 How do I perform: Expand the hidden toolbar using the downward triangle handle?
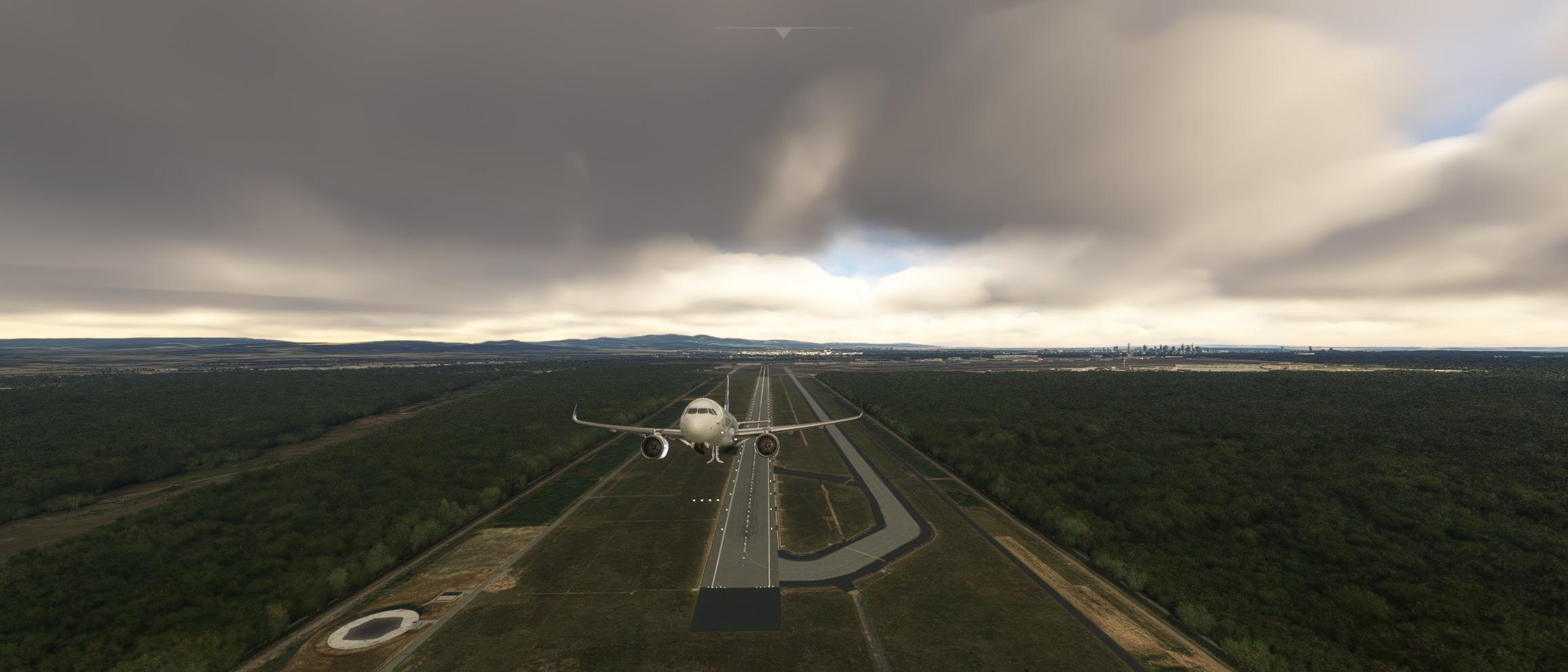click(x=783, y=33)
